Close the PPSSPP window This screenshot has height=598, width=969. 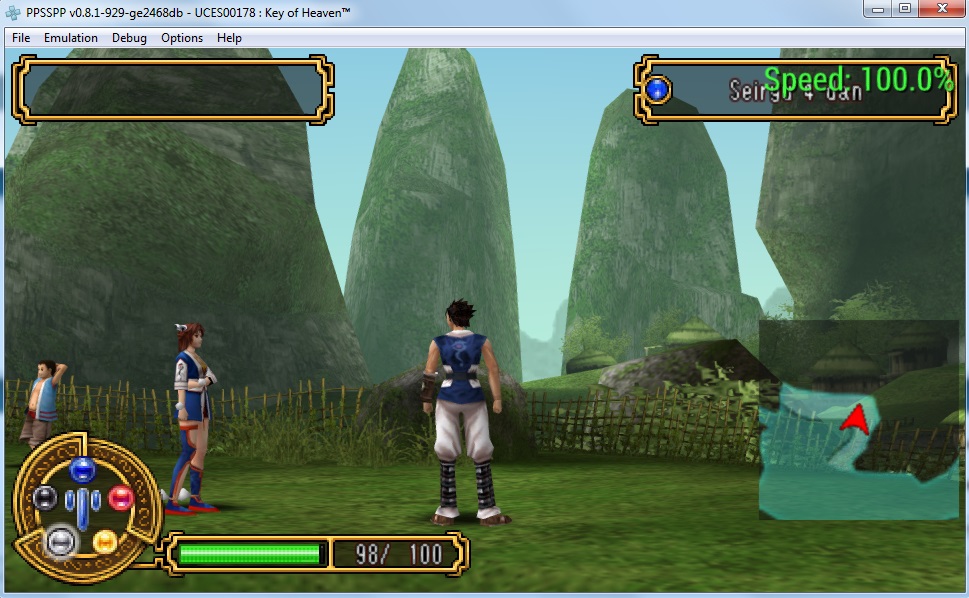coord(940,9)
